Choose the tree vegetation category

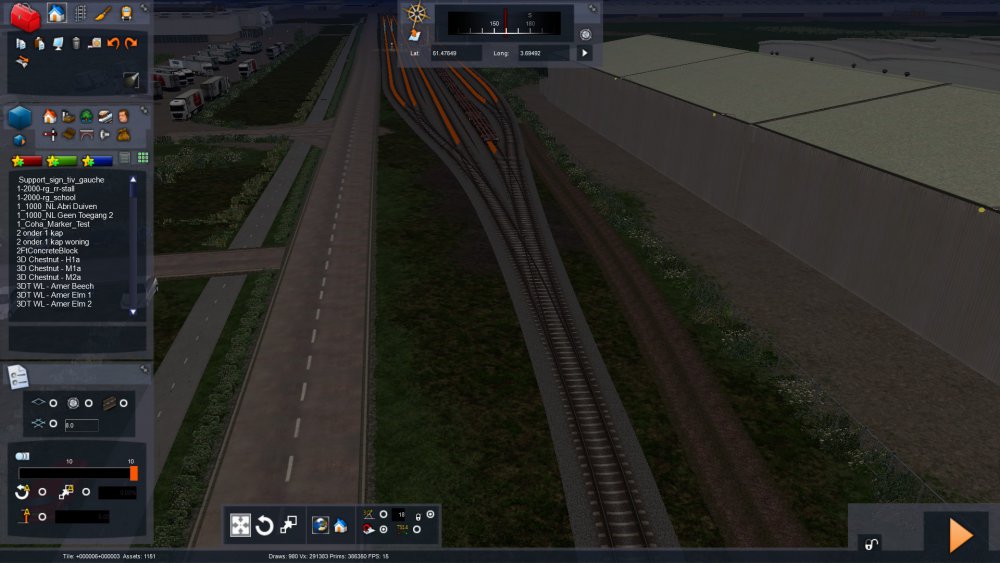pyautogui.click(x=86, y=116)
